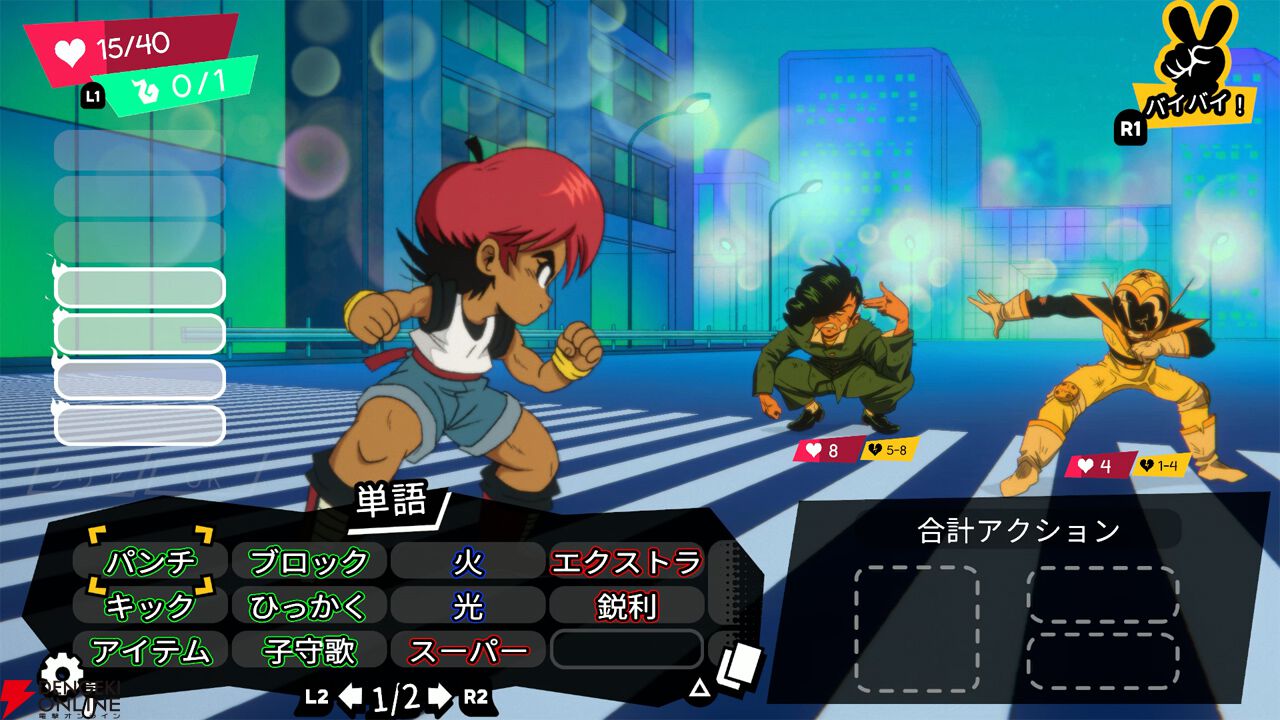Viewport: 1280px width, 720px height.
Task: Choose the キック word
Action: point(151,606)
